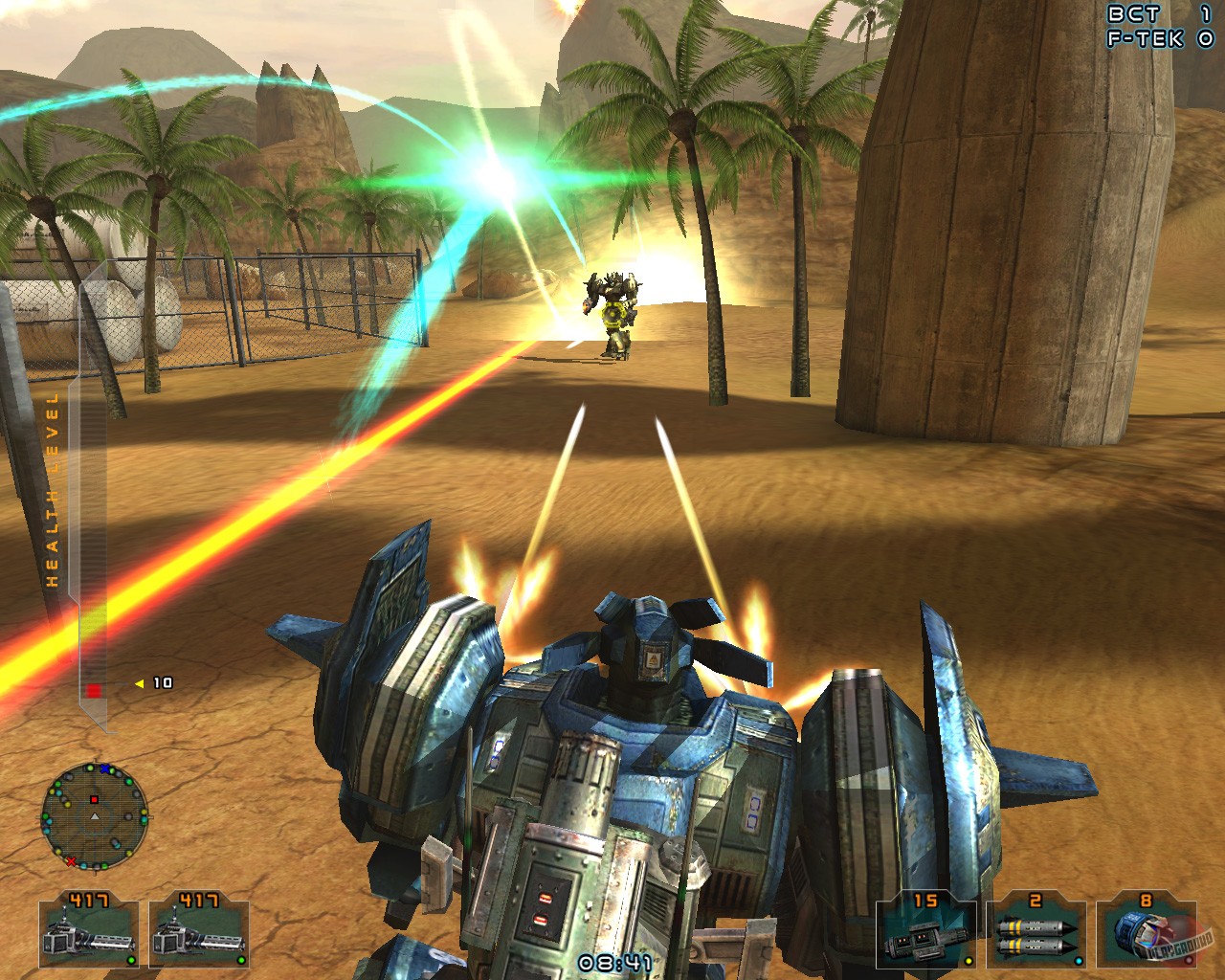Toggle the cyan status dot on the missiles
The width and height of the screenshot is (1225, 980).
[1079, 960]
